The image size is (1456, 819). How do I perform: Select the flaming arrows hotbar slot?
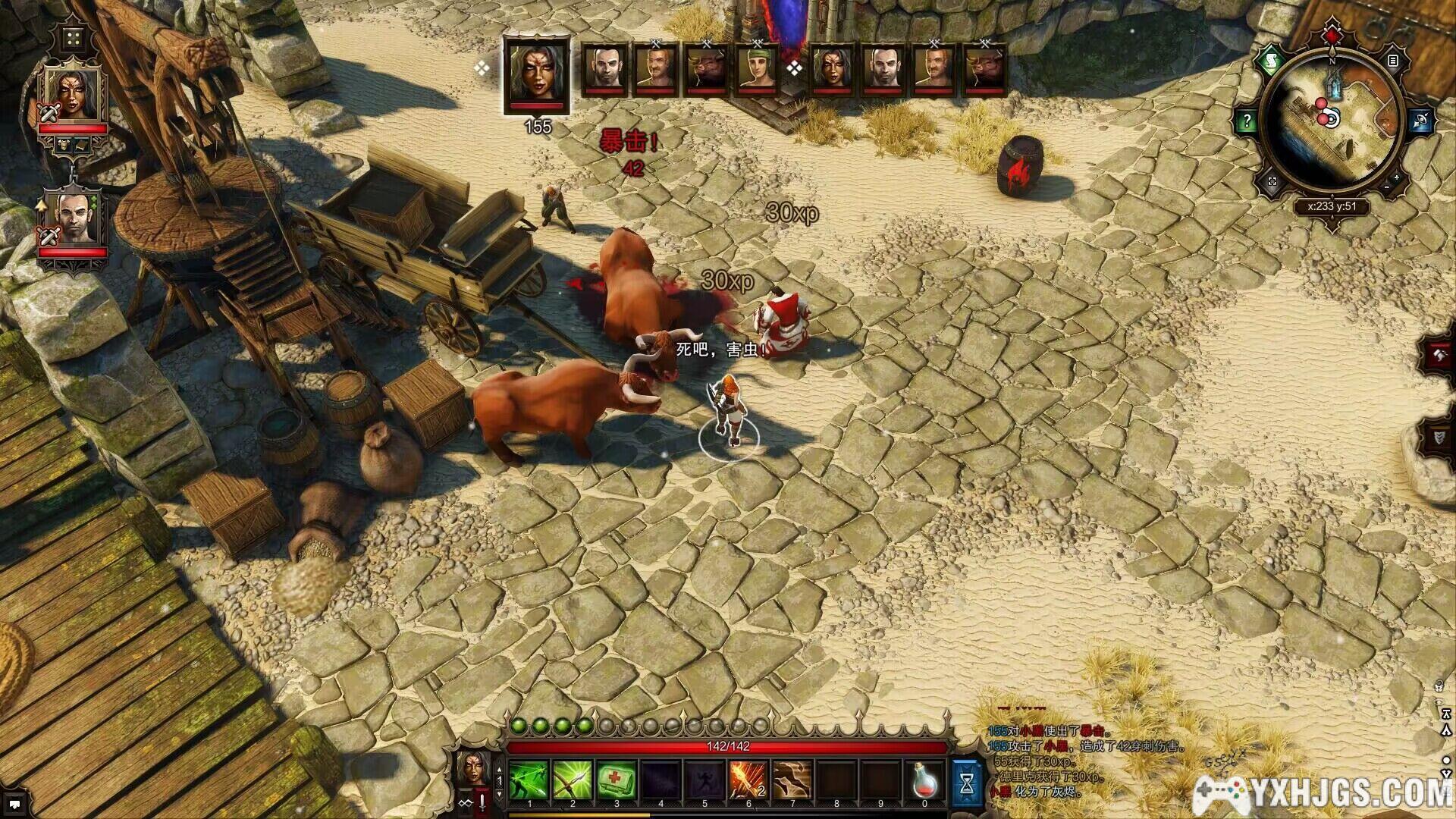click(x=748, y=780)
